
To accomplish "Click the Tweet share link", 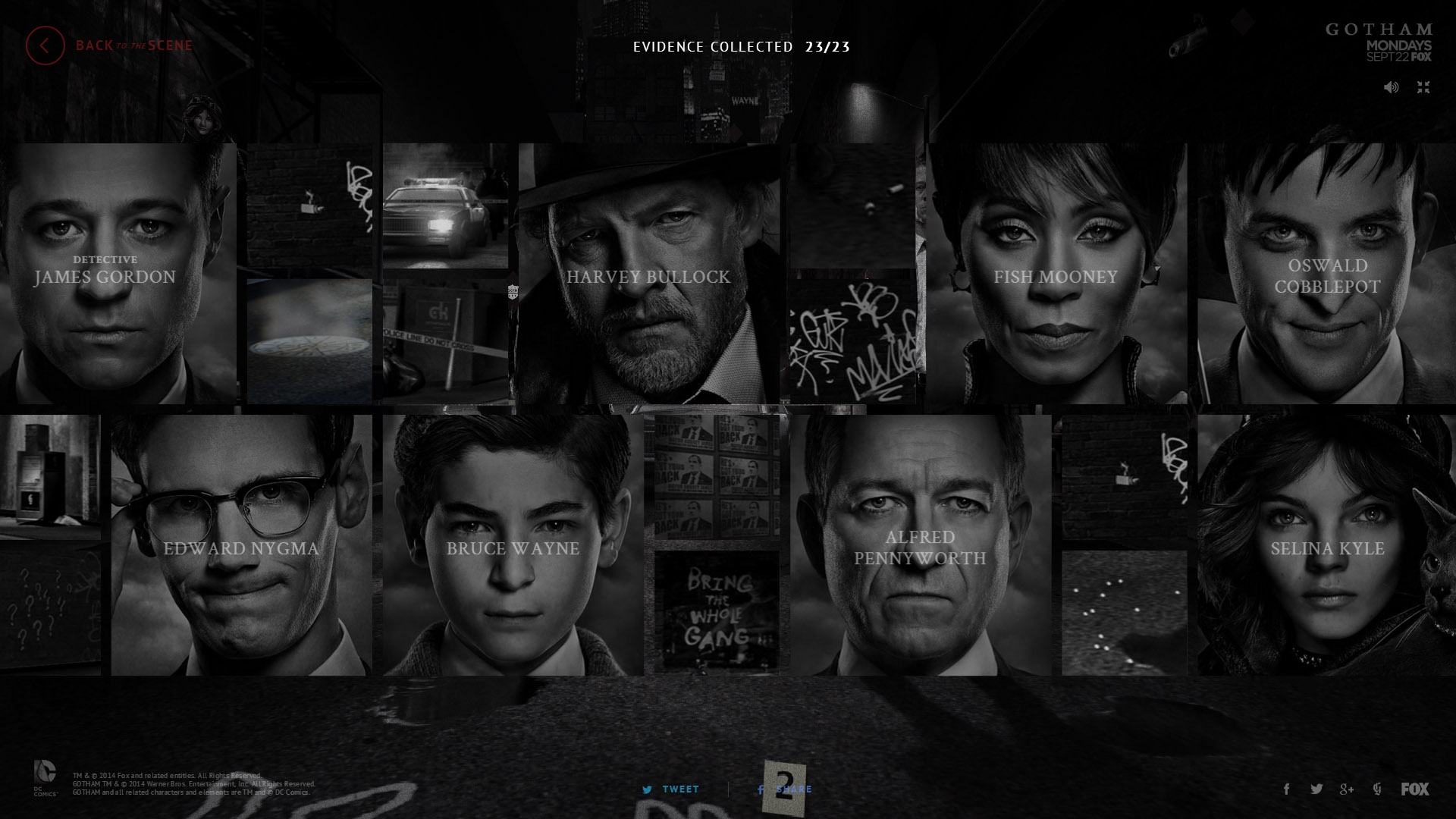I will (671, 789).
